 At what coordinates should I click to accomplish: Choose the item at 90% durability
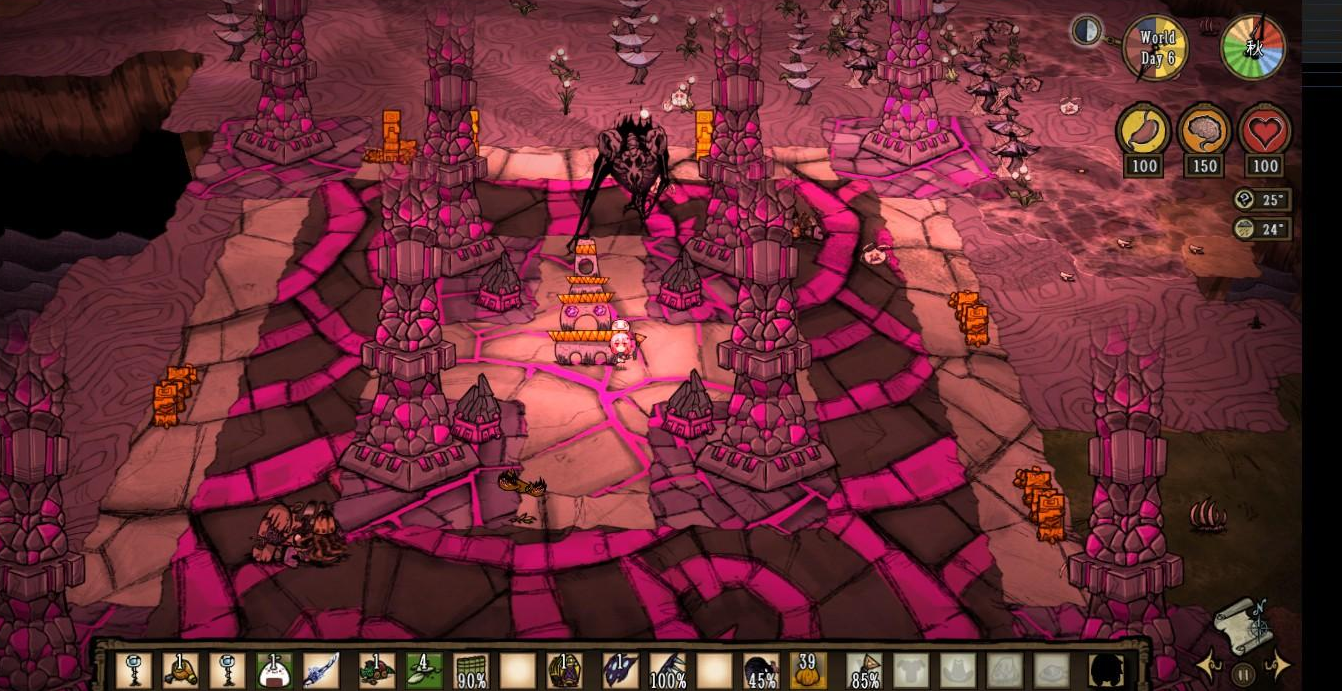471,671
